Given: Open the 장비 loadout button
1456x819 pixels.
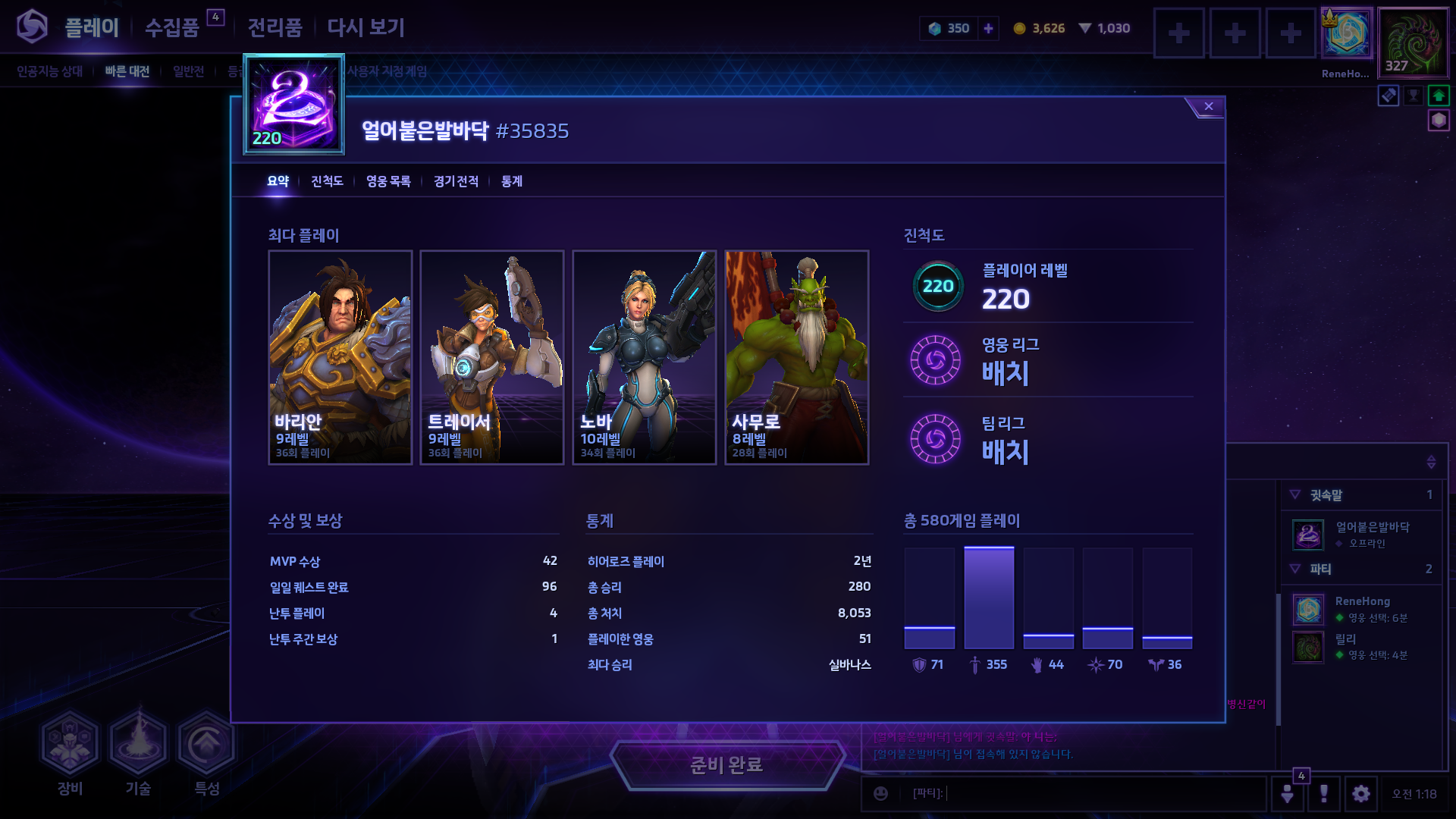Looking at the screenshot, I should (x=70, y=751).
